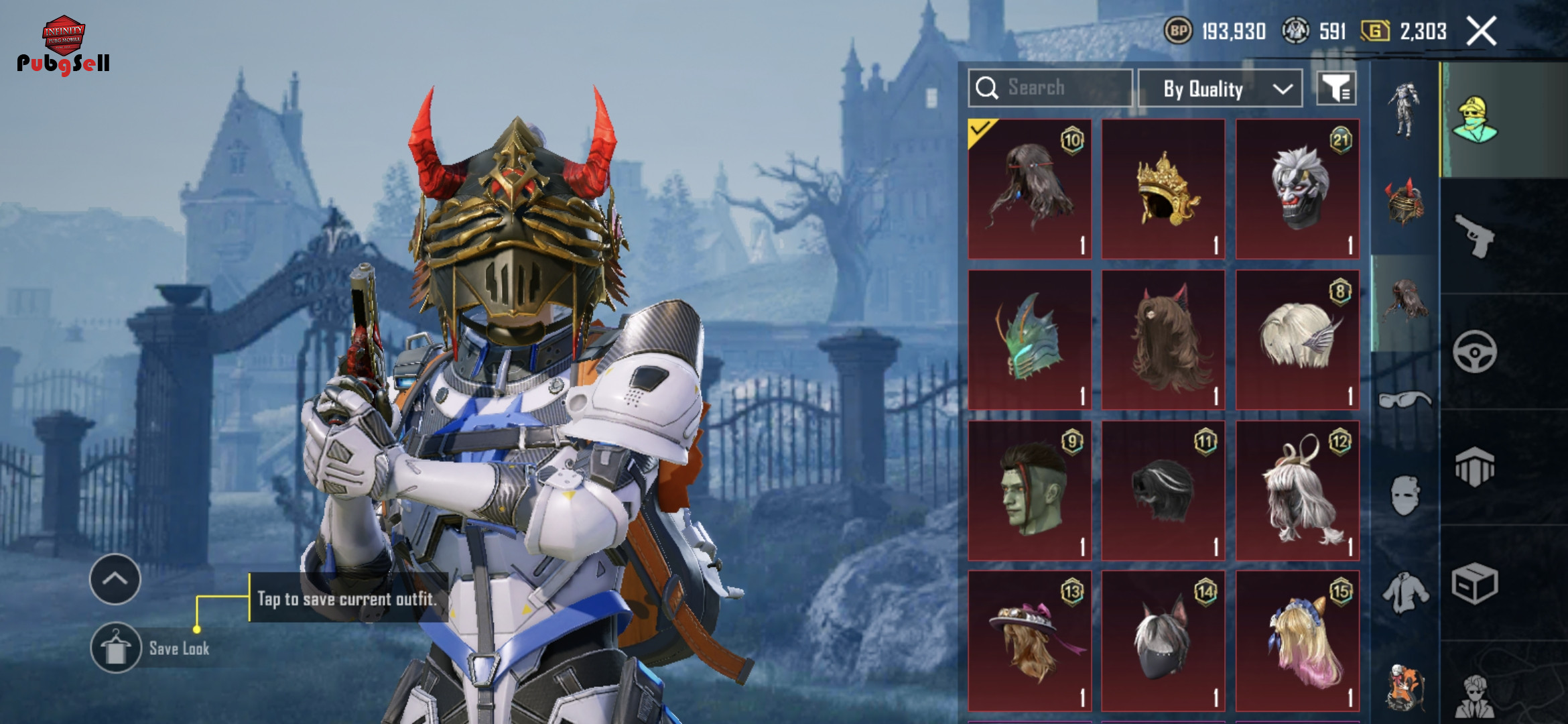Open the steering wheel vehicle category
Image resolution: width=1568 pixels, height=724 pixels.
point(1474,351)
